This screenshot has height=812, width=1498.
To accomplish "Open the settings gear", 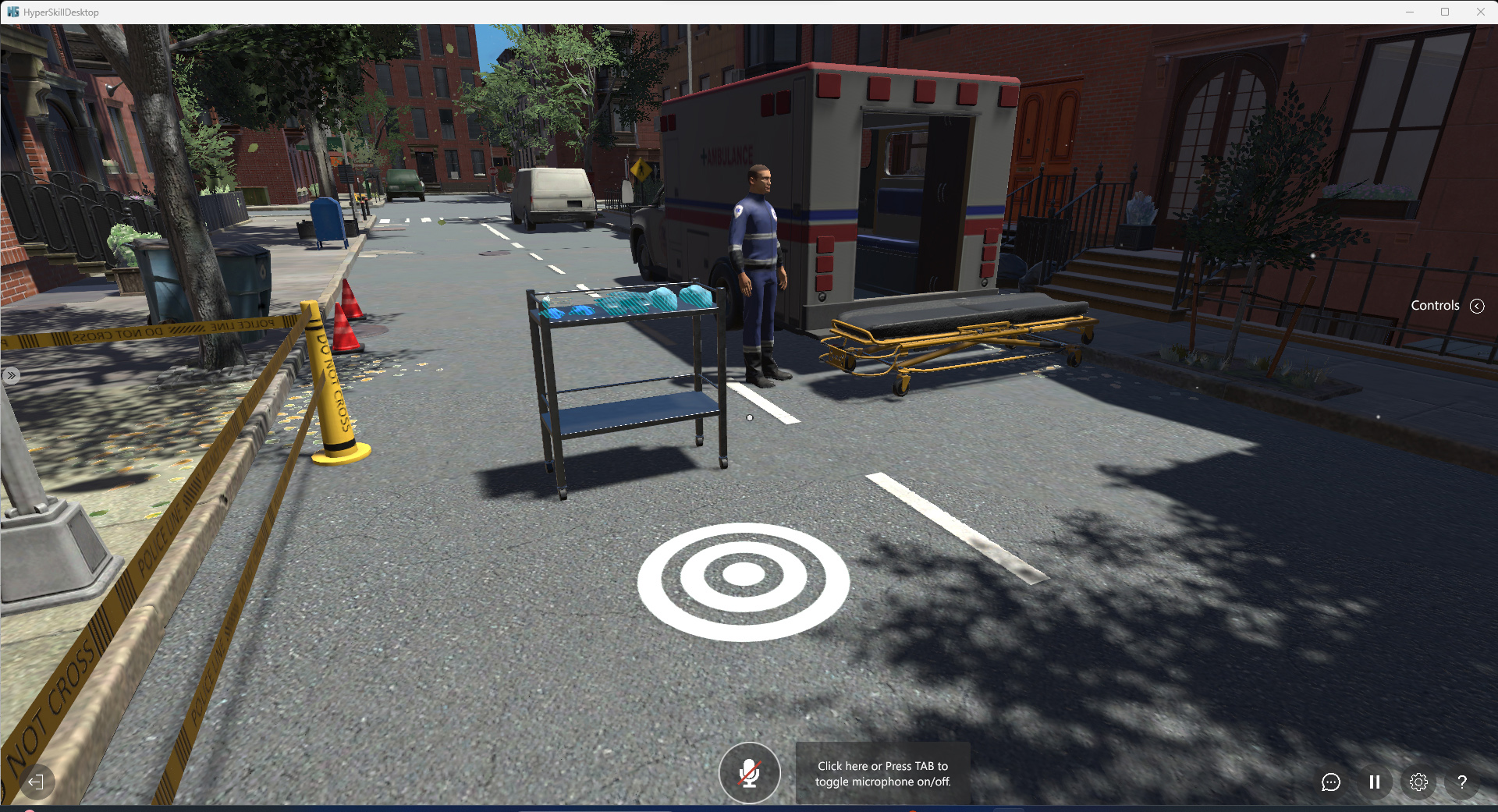I will (x=1418, y=782).
